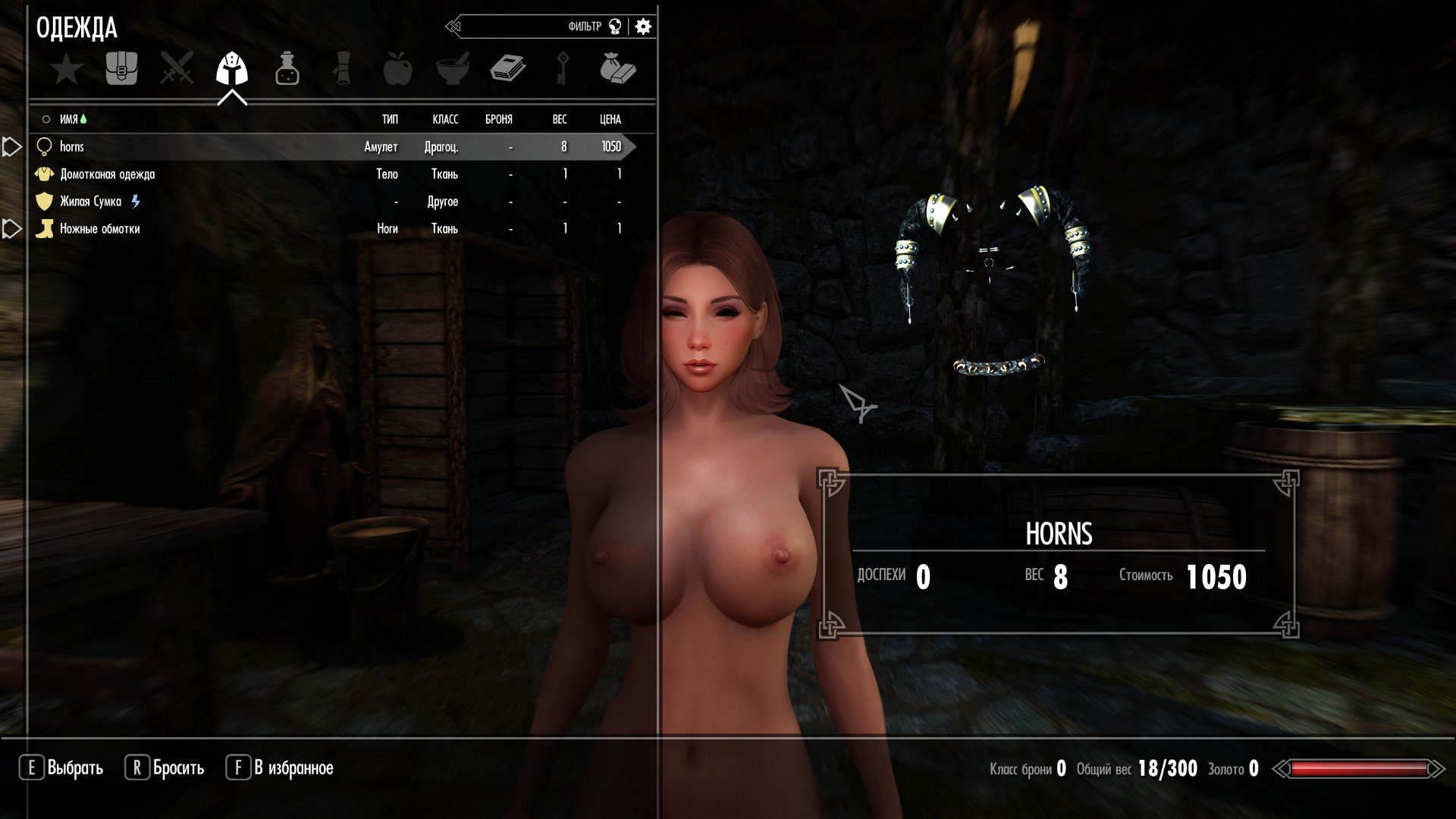Image resolution: width=1456 pixels, height=819 pixels.
Task: Sort the list by ЦЕНА column
Action: point(610,120)
